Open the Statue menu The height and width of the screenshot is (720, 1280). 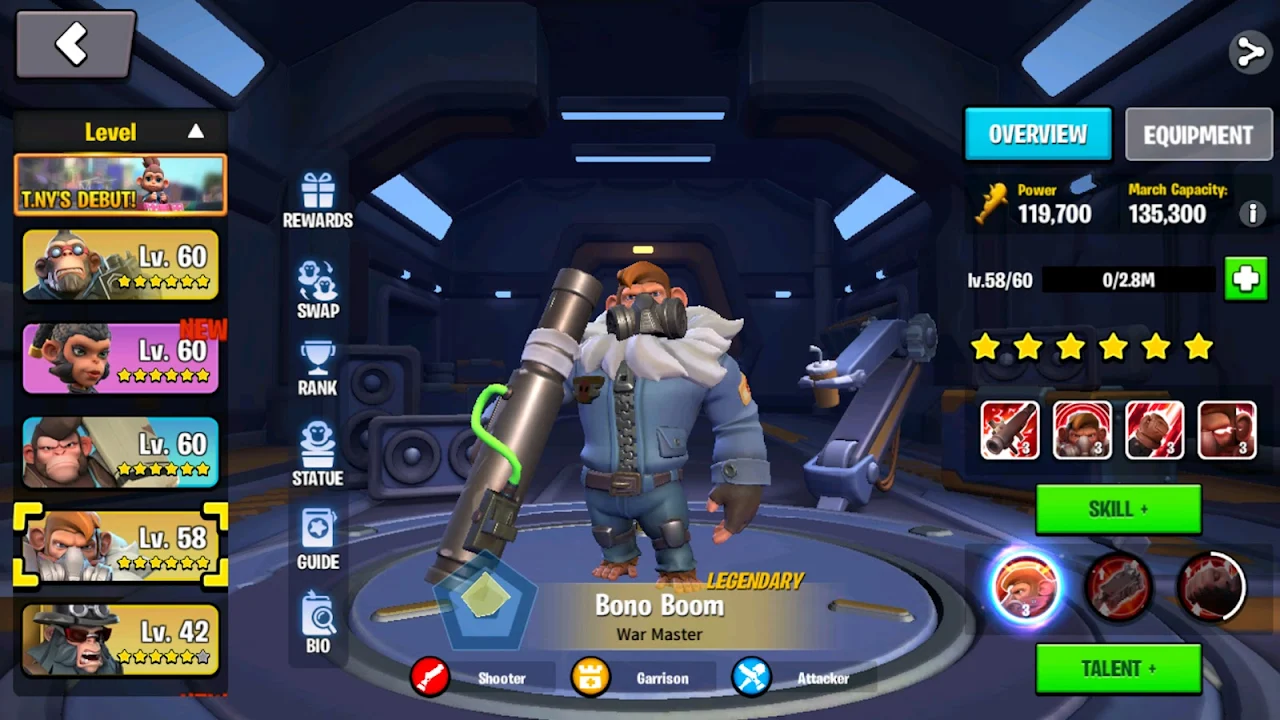(x=317, y=455)
